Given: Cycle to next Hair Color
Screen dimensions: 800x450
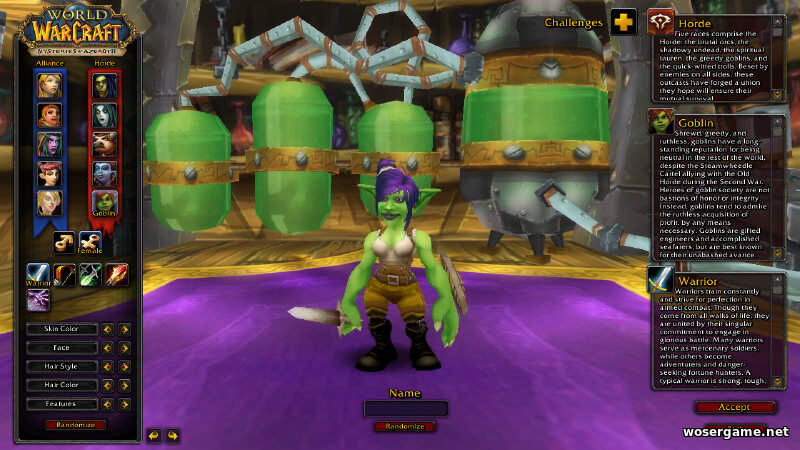Looking at the screenshot, I should coord(125,386).
